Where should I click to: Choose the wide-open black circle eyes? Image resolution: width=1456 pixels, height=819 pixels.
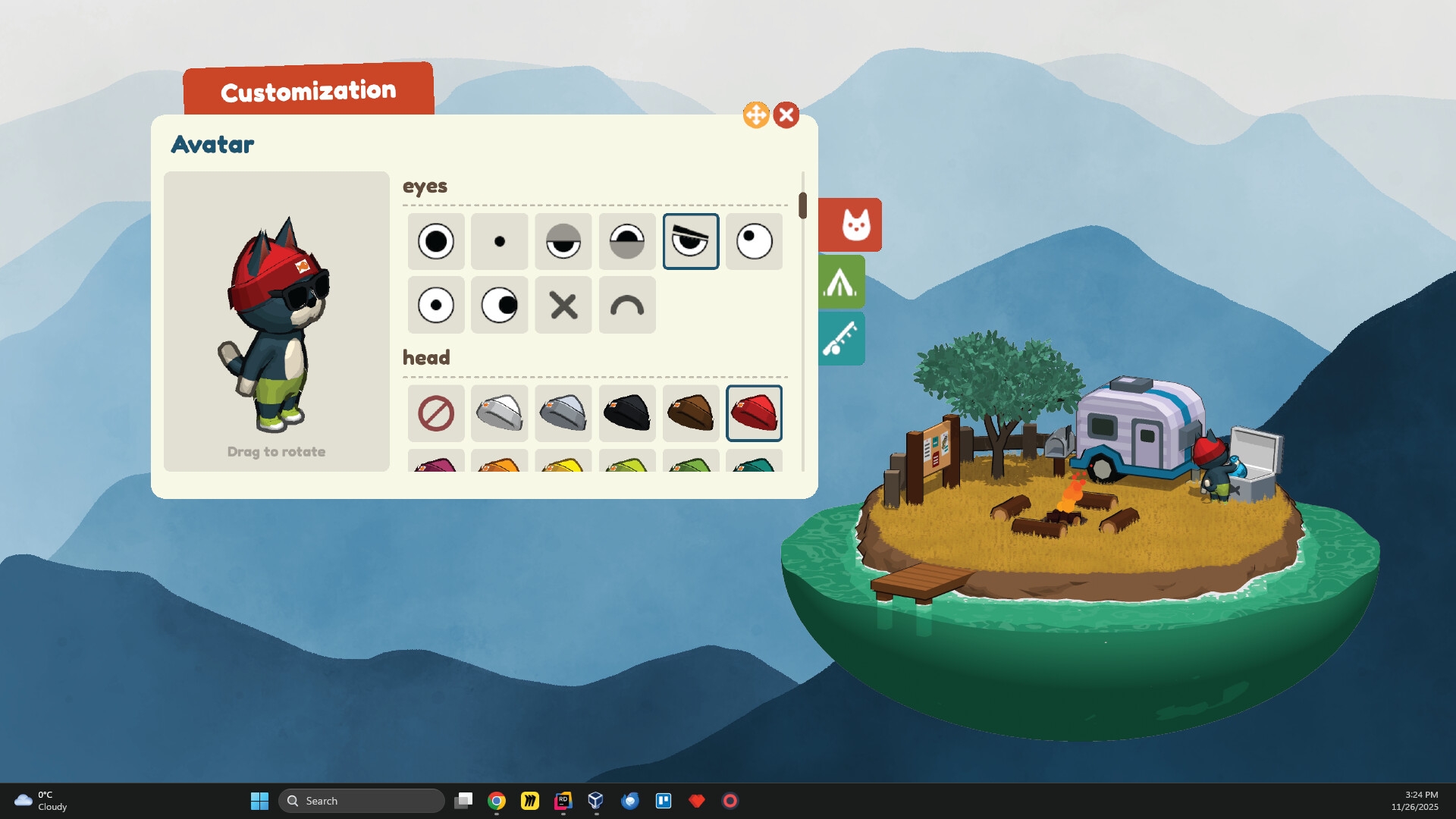tap(435, 241)
